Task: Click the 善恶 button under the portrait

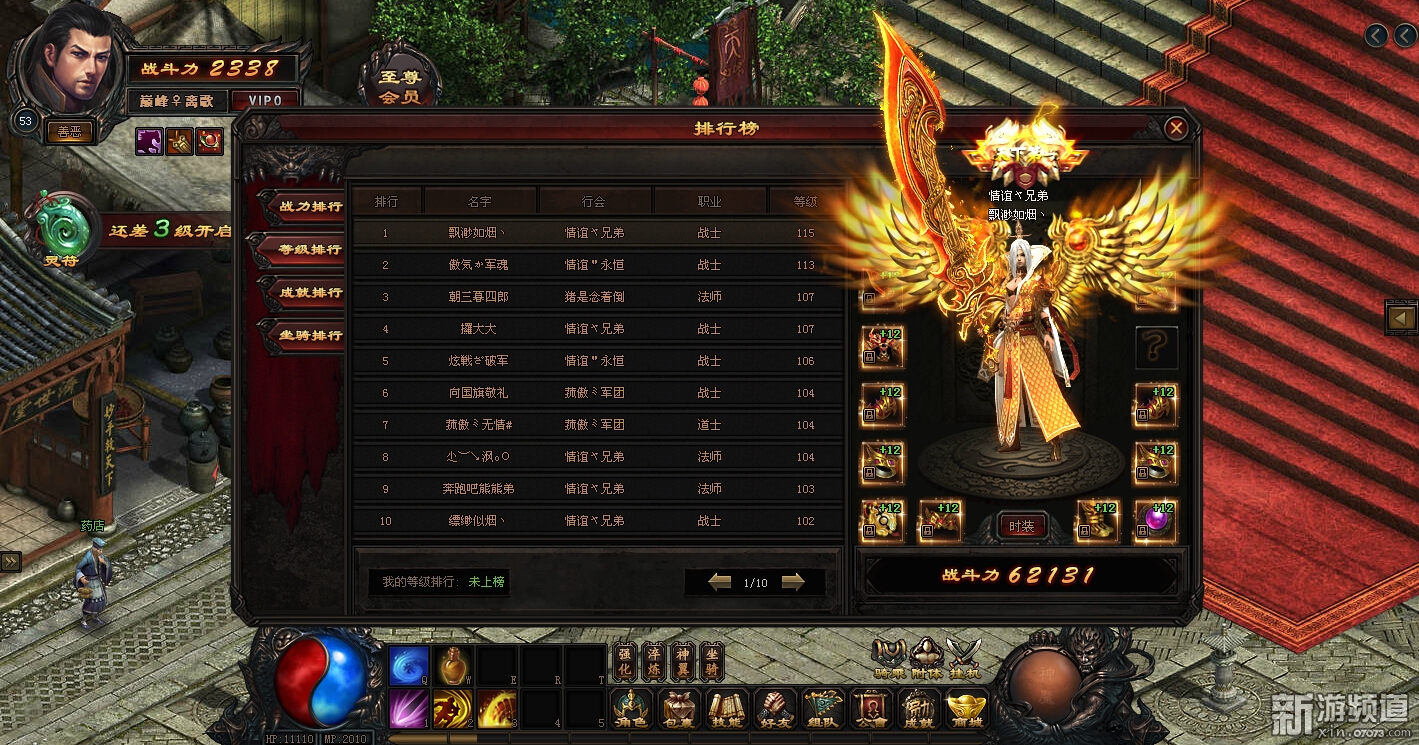Action: 69,132
